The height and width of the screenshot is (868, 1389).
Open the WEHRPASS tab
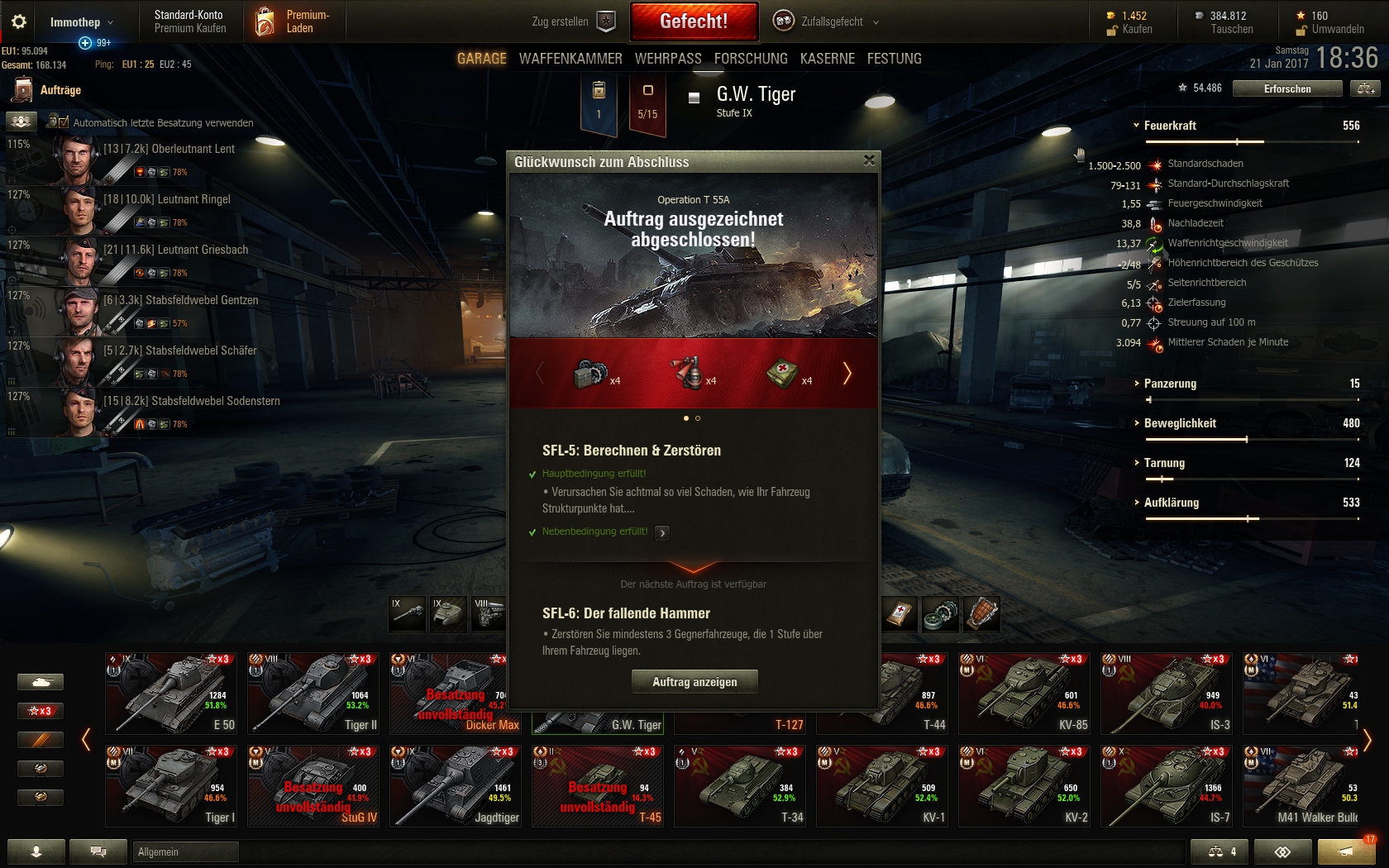668,59
